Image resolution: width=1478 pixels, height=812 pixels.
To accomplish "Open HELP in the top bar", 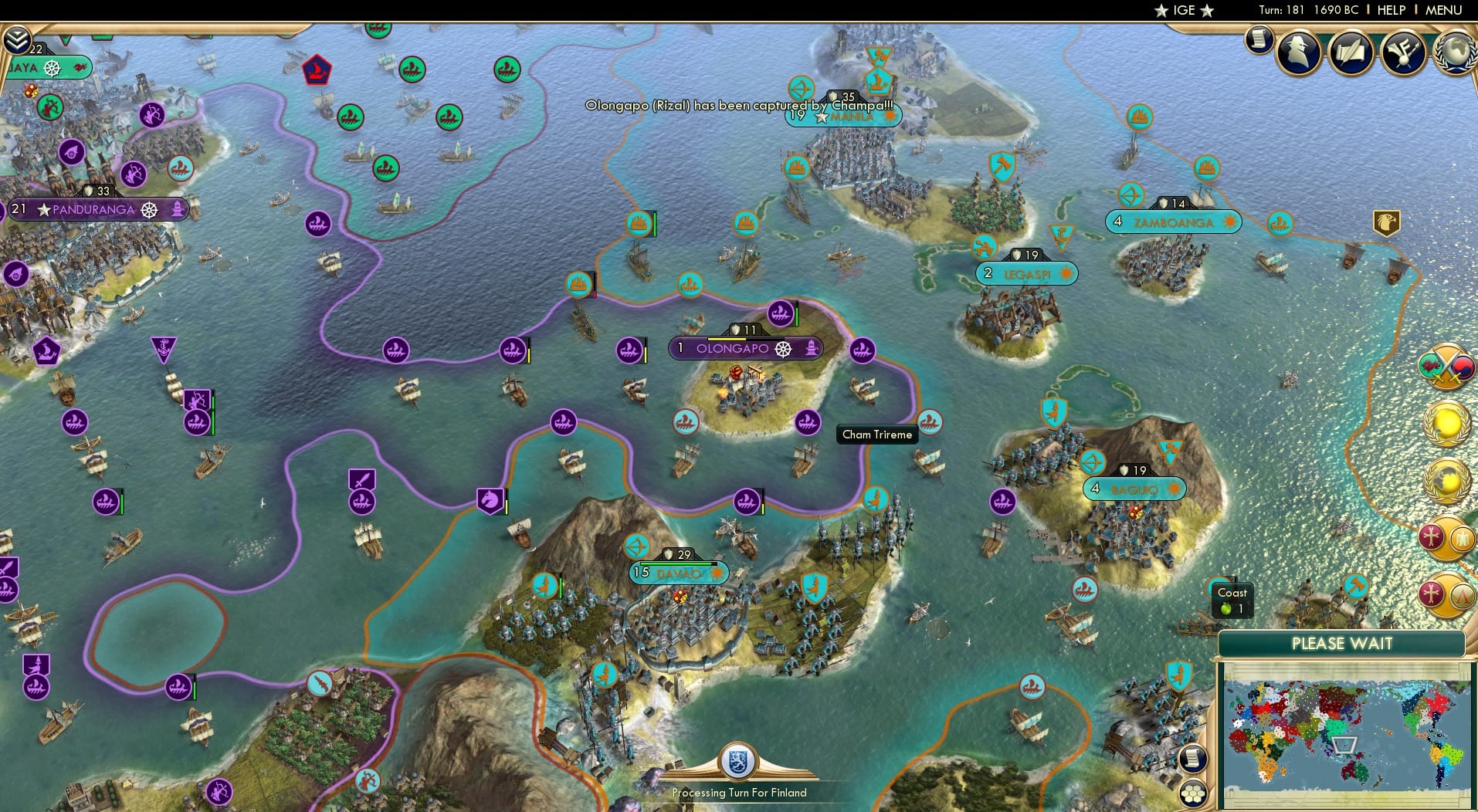I will pos(1390,10).
